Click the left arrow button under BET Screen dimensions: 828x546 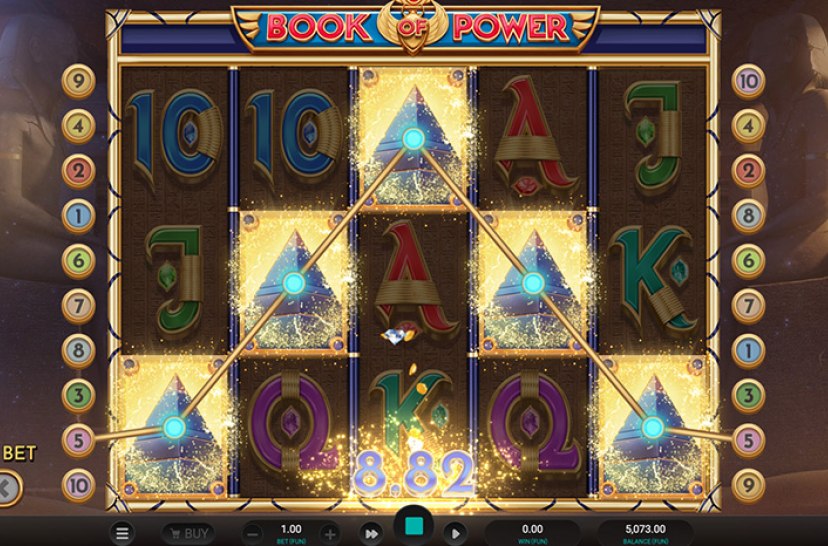click(x=8, y=489)
